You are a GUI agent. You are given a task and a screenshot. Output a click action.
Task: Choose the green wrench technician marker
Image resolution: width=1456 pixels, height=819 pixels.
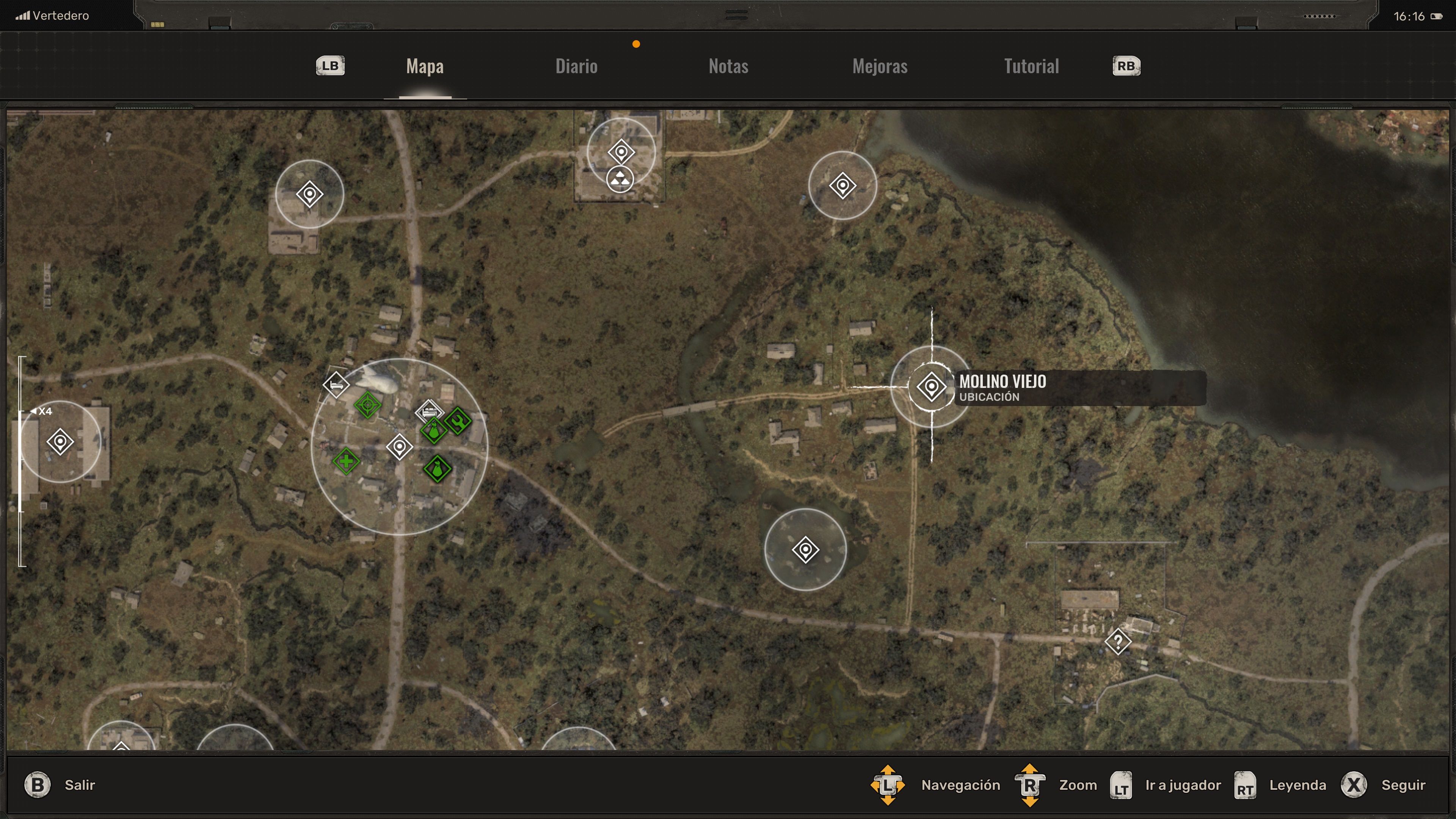tap(458, 420)
